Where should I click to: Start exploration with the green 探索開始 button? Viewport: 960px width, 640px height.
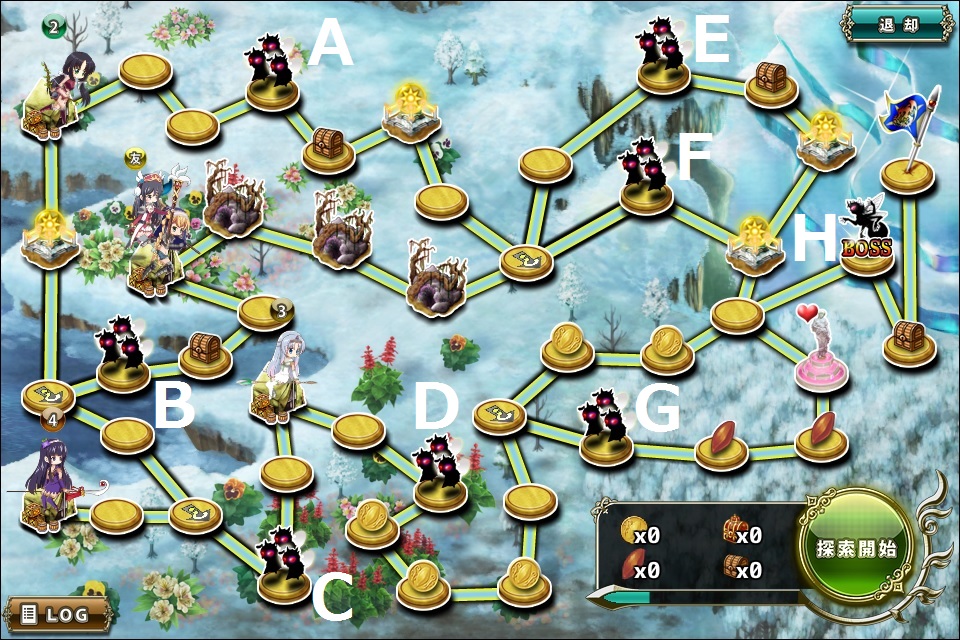point(855,548)
